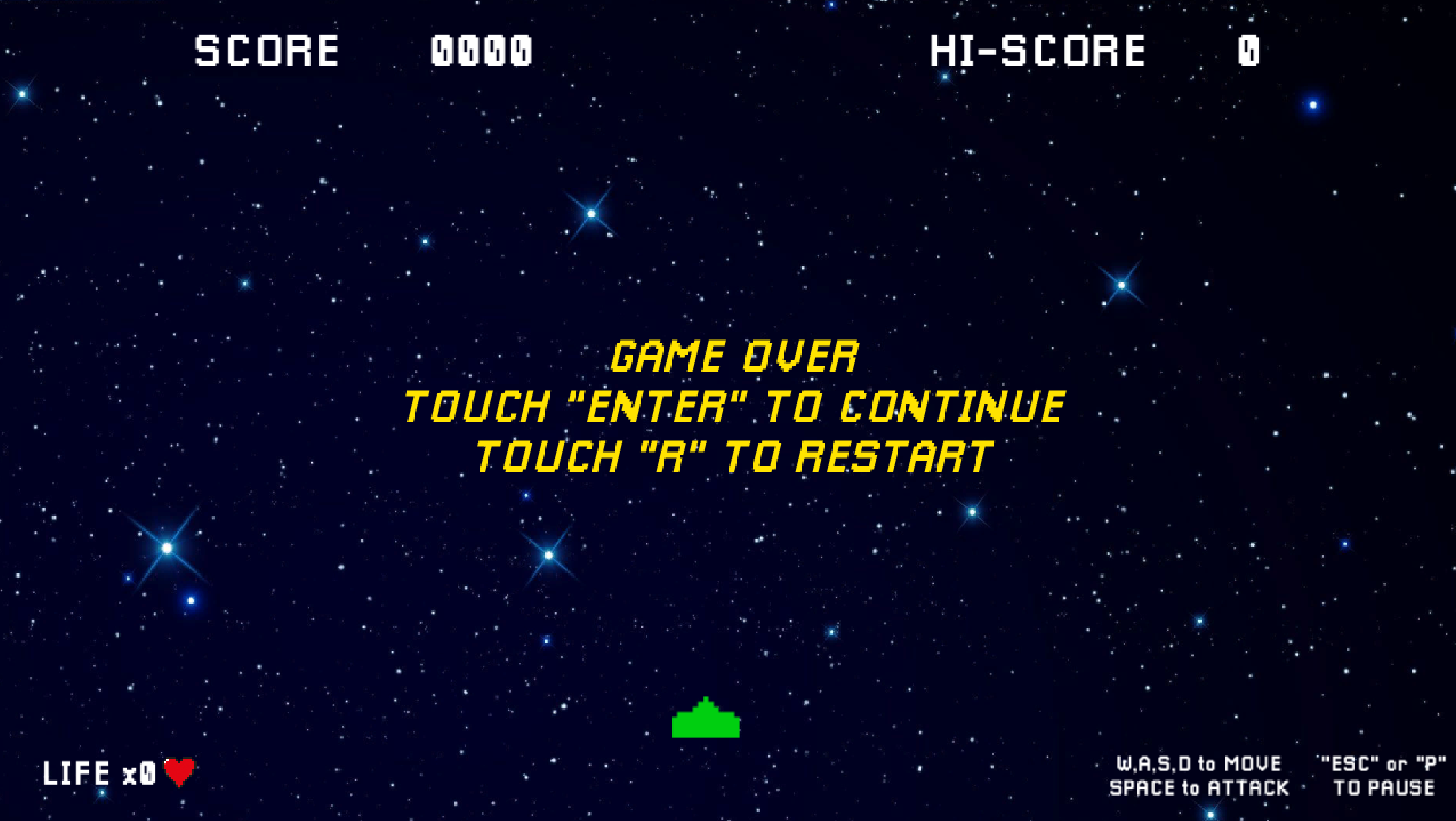Click the W,A,S,D to MOVE hint
The image size is (1456, 821).
1198,763
